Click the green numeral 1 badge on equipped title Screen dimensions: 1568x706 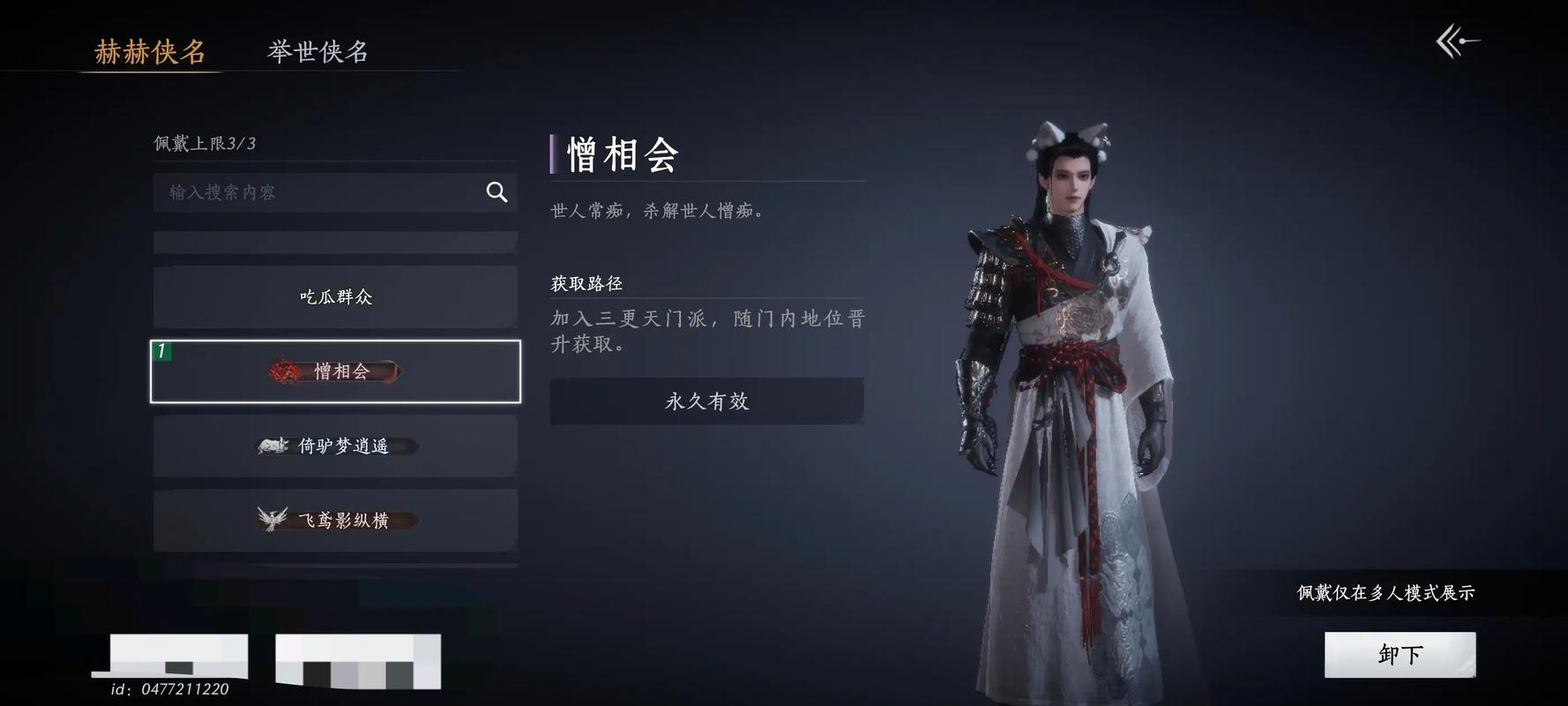click(161, 351)
